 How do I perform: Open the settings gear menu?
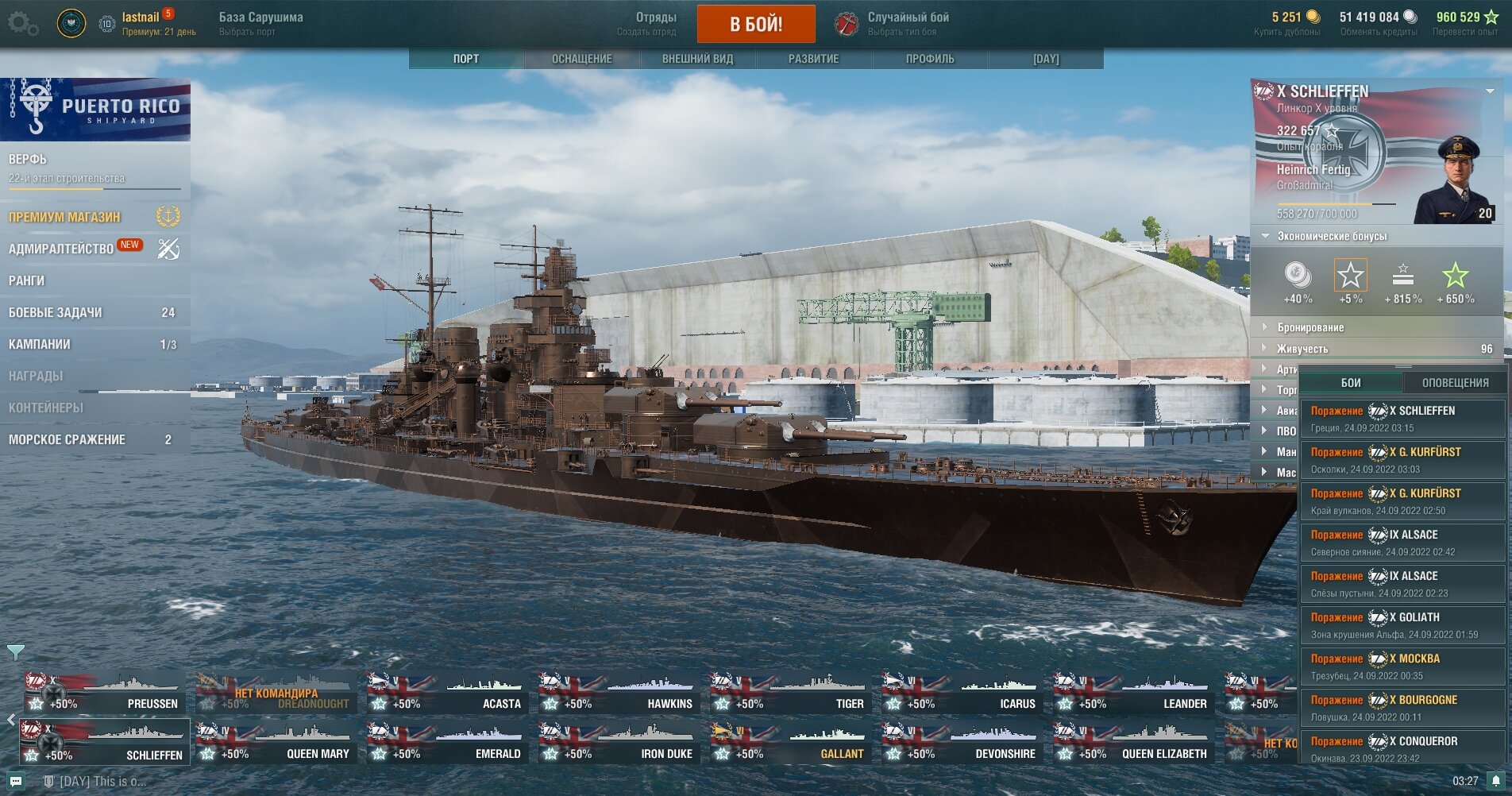[21, 24]
